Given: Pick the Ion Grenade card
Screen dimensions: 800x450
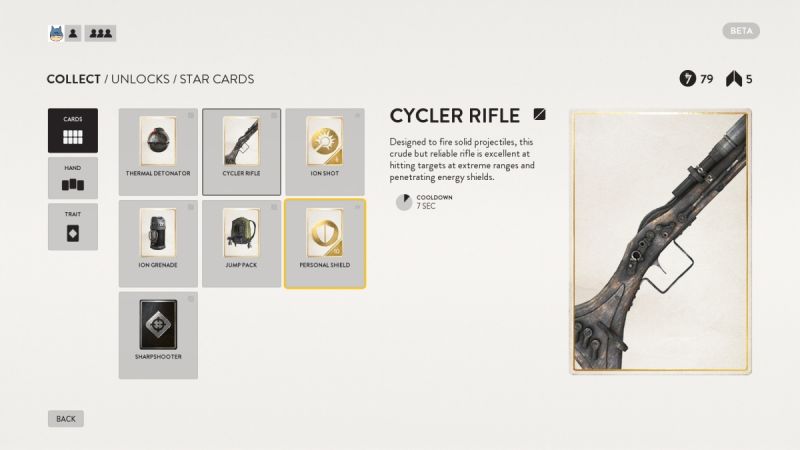Looking at the screenshot, I should (x=158, y=243).
